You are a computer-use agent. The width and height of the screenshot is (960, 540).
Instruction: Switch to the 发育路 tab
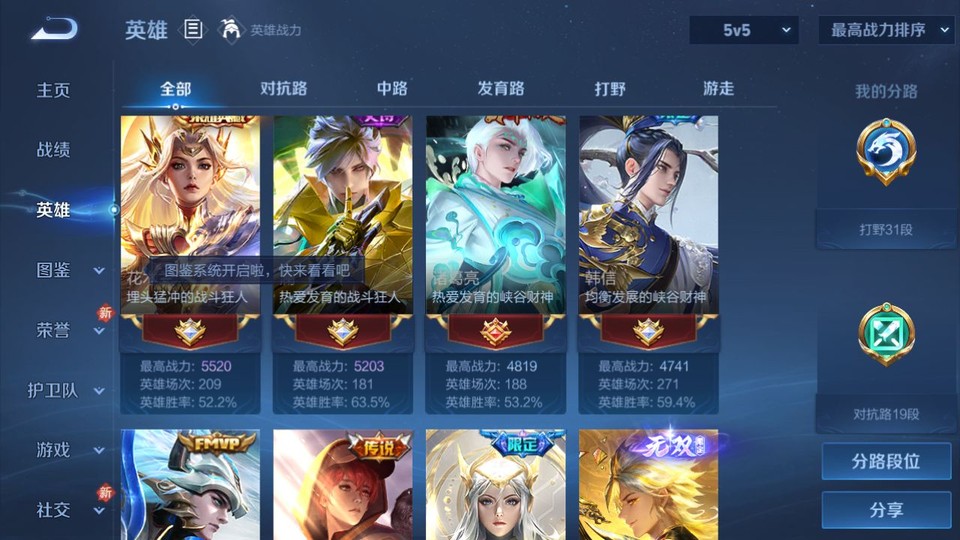point(500,89)
